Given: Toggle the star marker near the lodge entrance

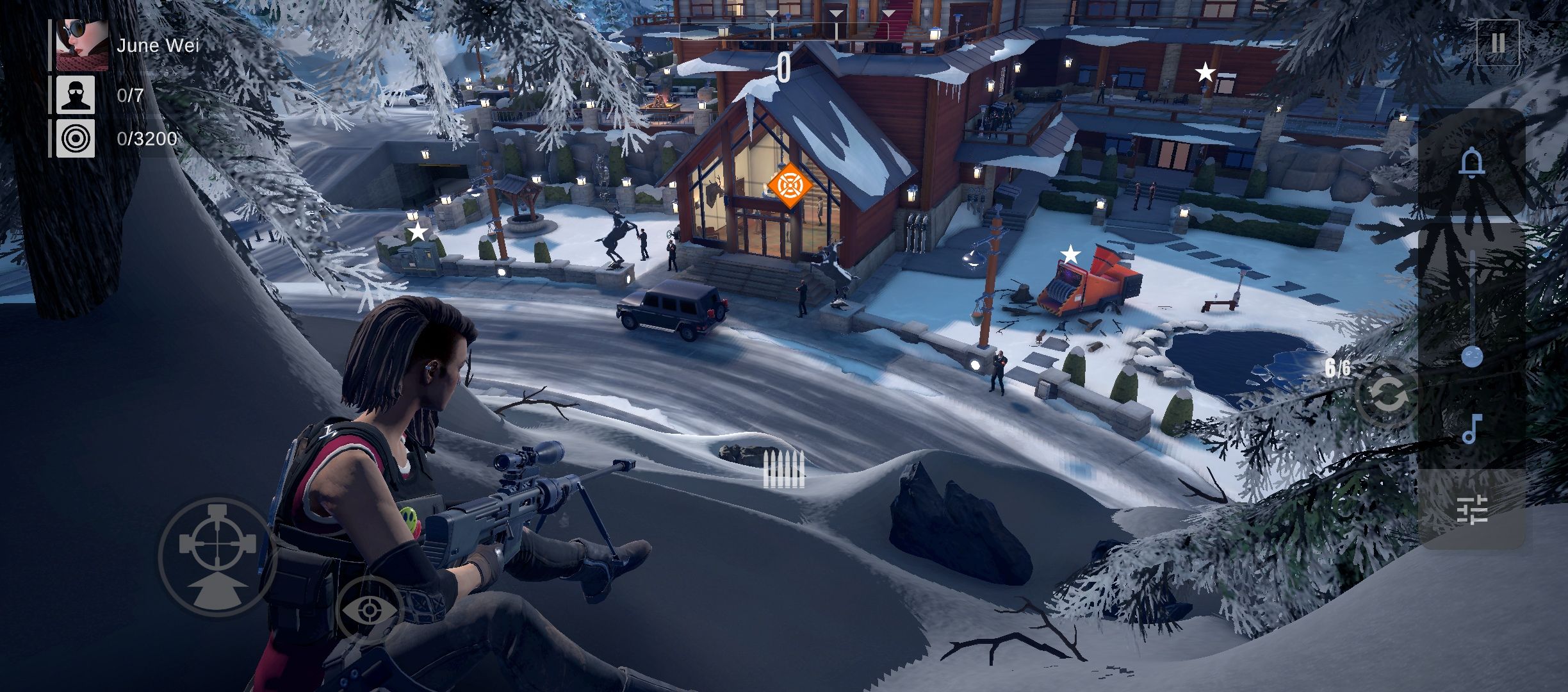Looking at the screenshot, I should tap(417, 232).
